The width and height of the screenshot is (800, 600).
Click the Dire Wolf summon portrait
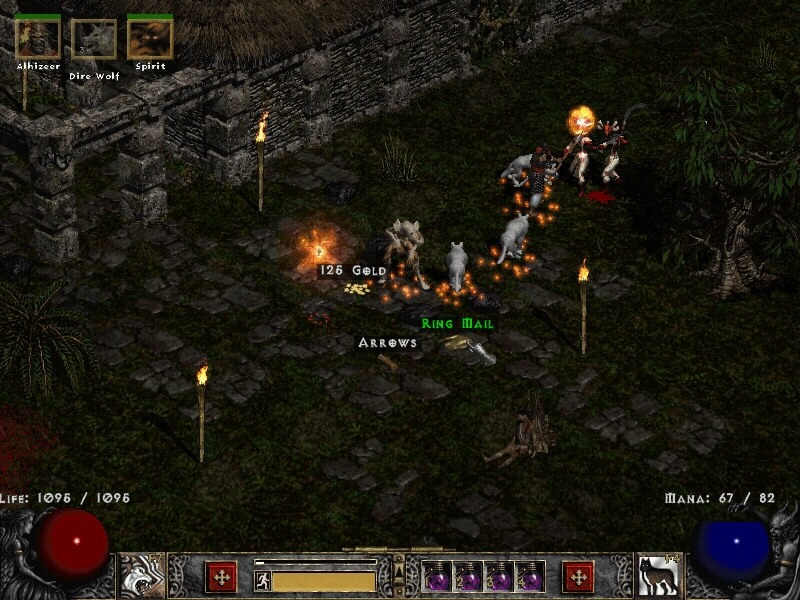pos(94,39)
